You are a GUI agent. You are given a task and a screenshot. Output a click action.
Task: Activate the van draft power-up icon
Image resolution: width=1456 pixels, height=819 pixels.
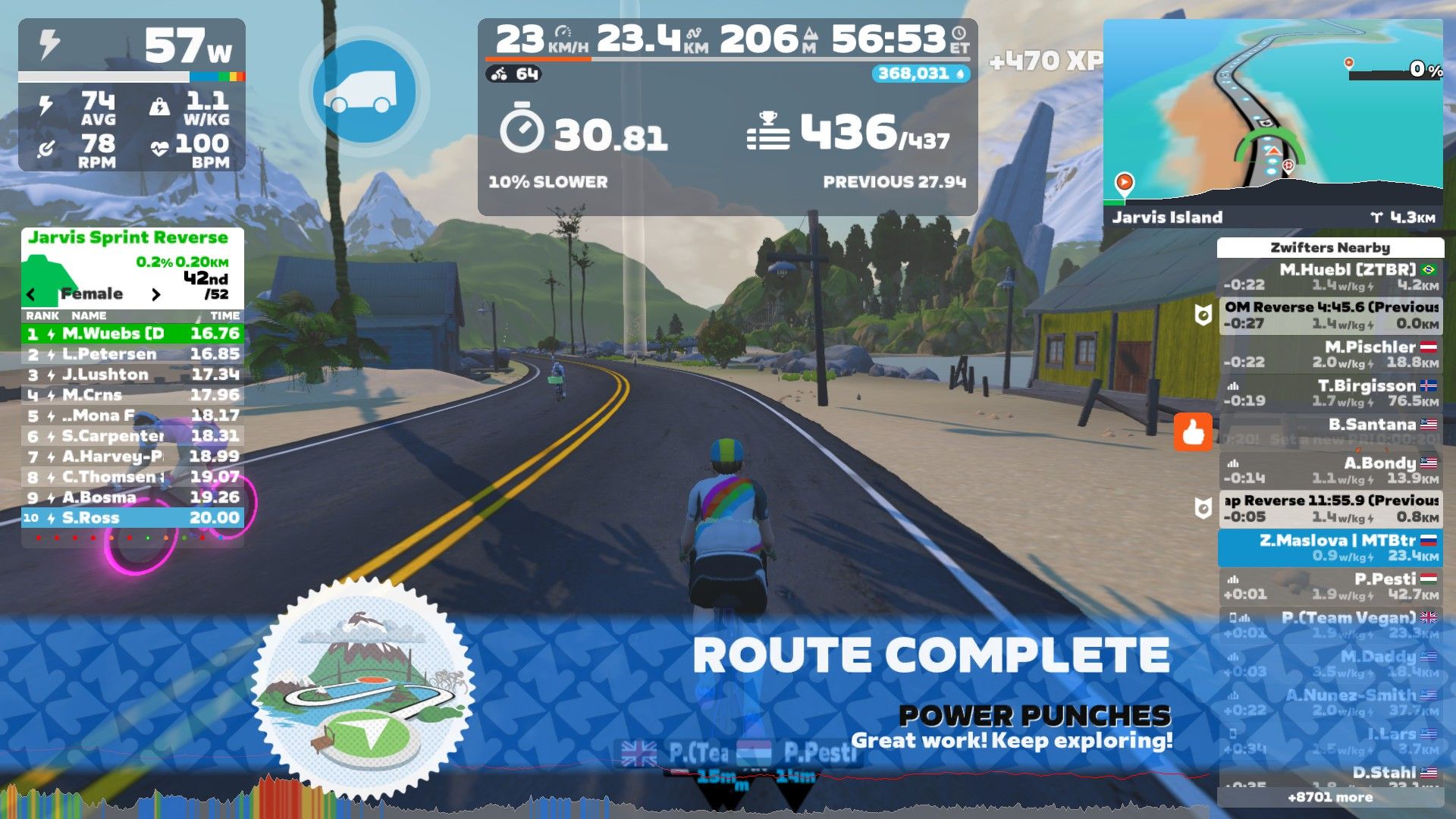(x=364, y=92)
